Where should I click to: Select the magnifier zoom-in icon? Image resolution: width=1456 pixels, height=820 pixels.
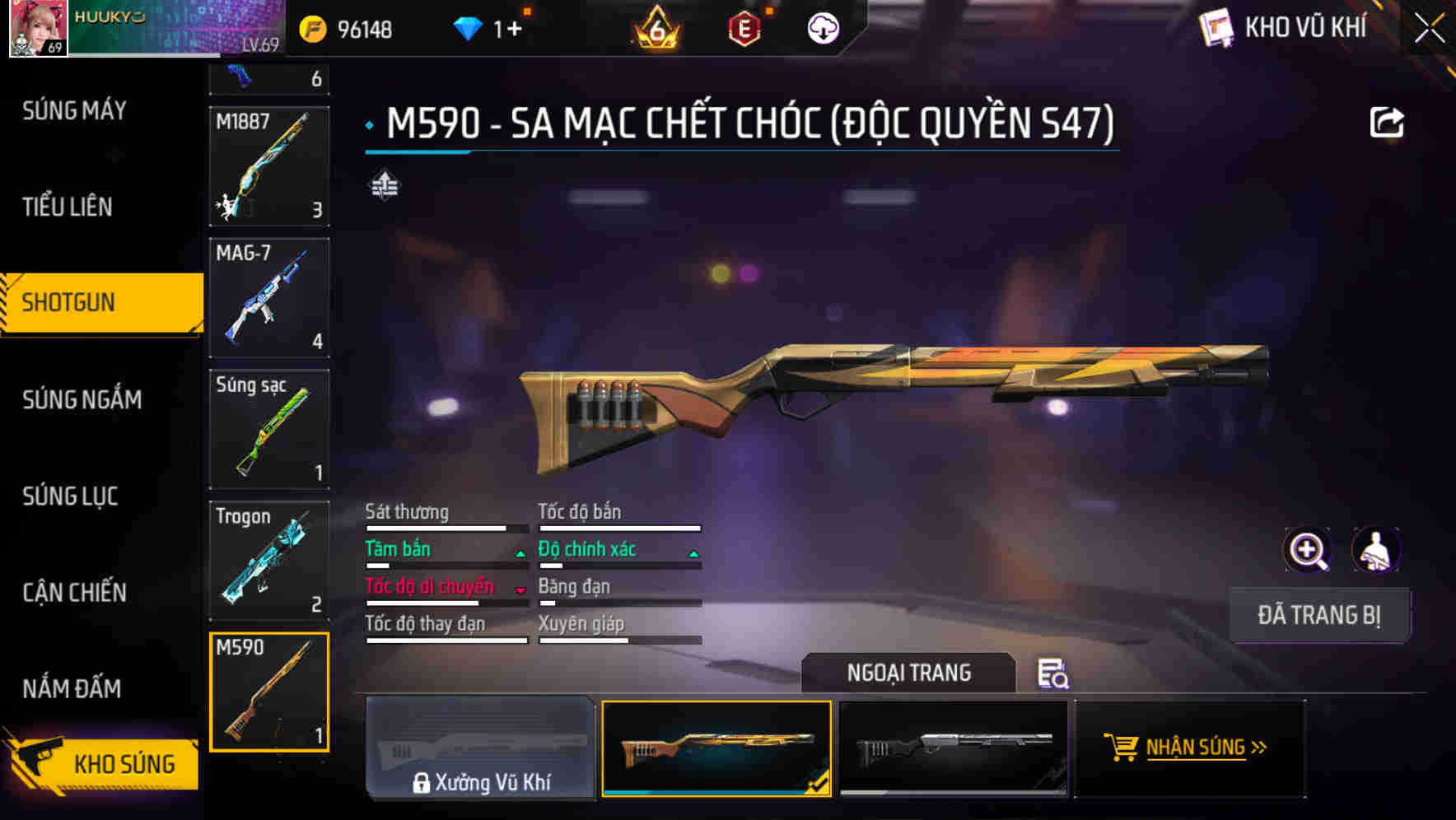(1308, 549)
